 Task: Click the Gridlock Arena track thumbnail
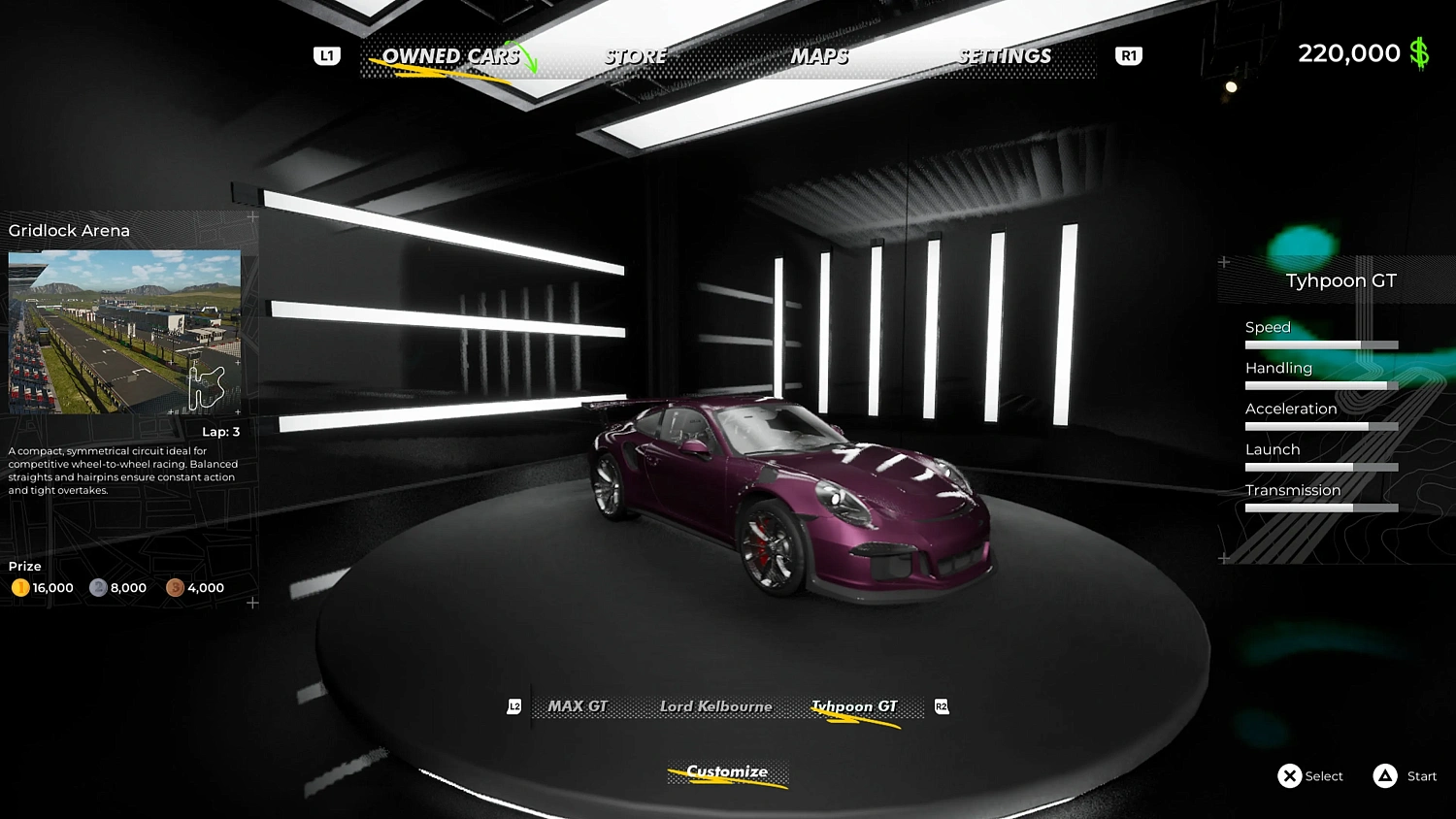click(124, 330)
